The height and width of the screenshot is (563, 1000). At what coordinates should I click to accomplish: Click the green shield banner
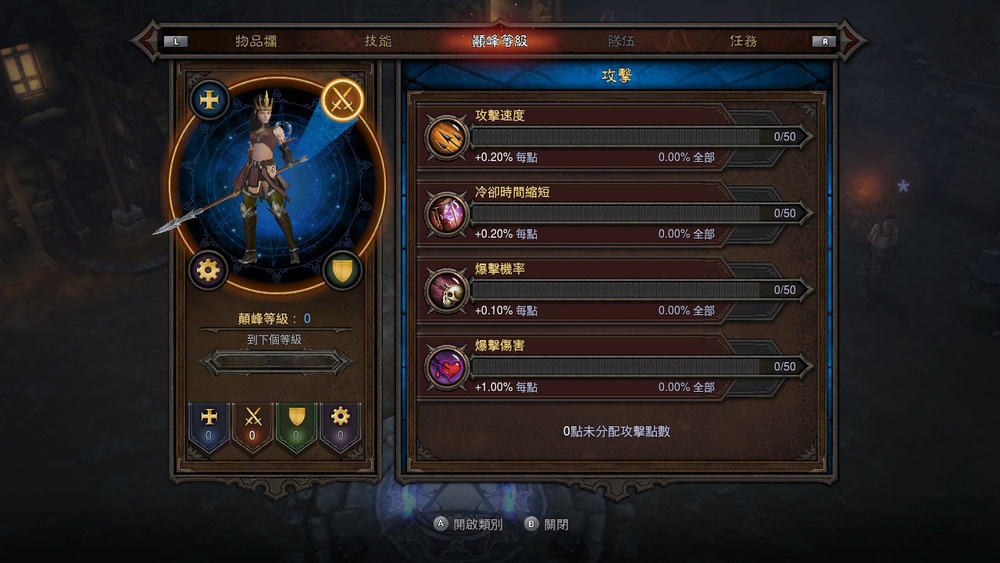[296, 426]
